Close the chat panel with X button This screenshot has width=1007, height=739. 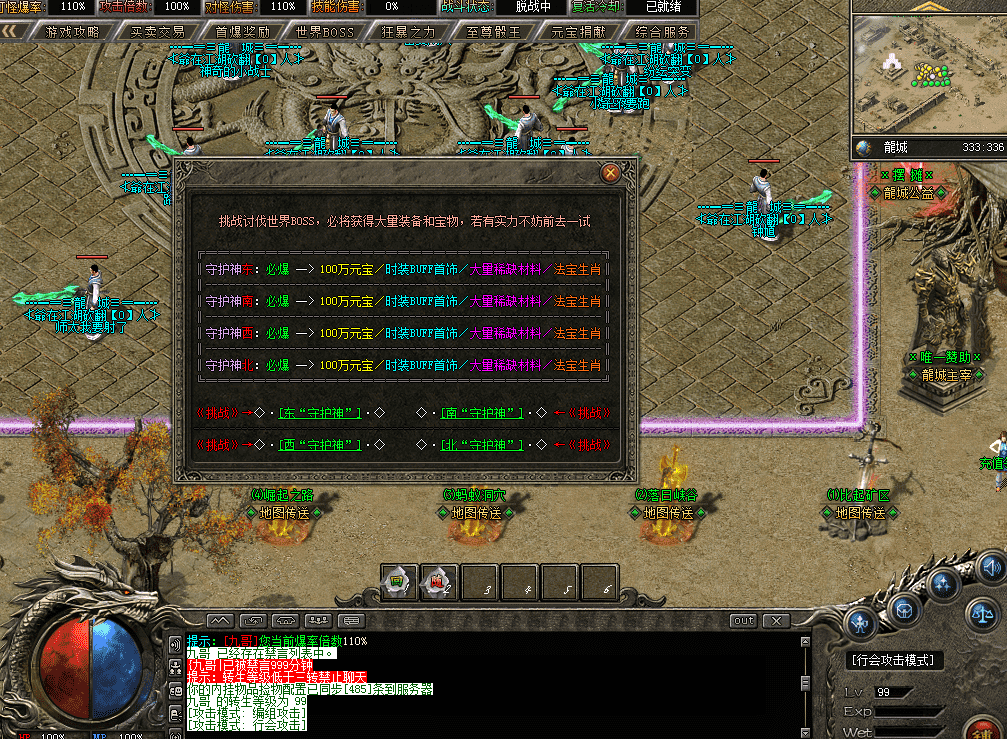[777, 621]
